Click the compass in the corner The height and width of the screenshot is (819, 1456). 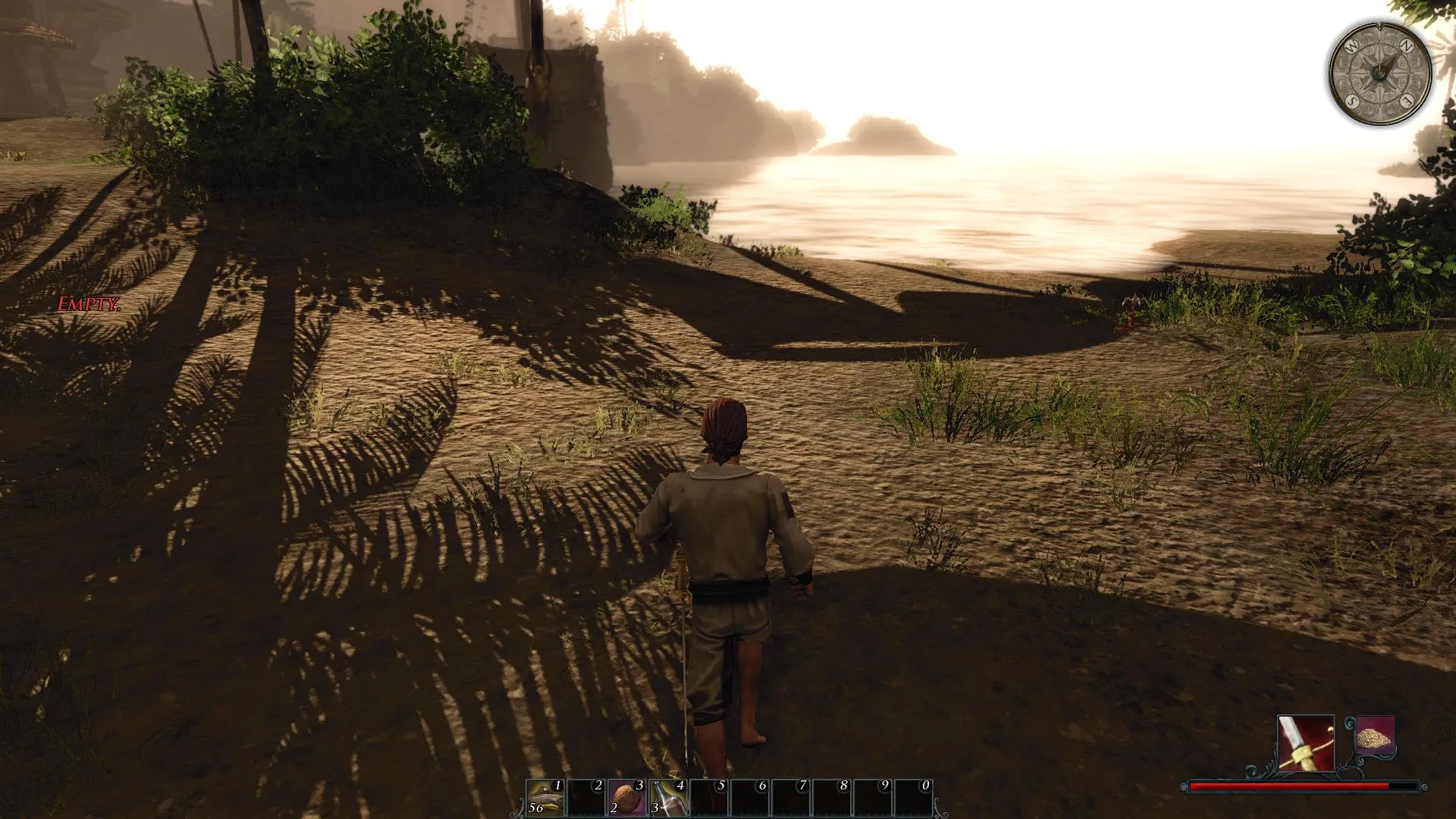(1380, 72)
